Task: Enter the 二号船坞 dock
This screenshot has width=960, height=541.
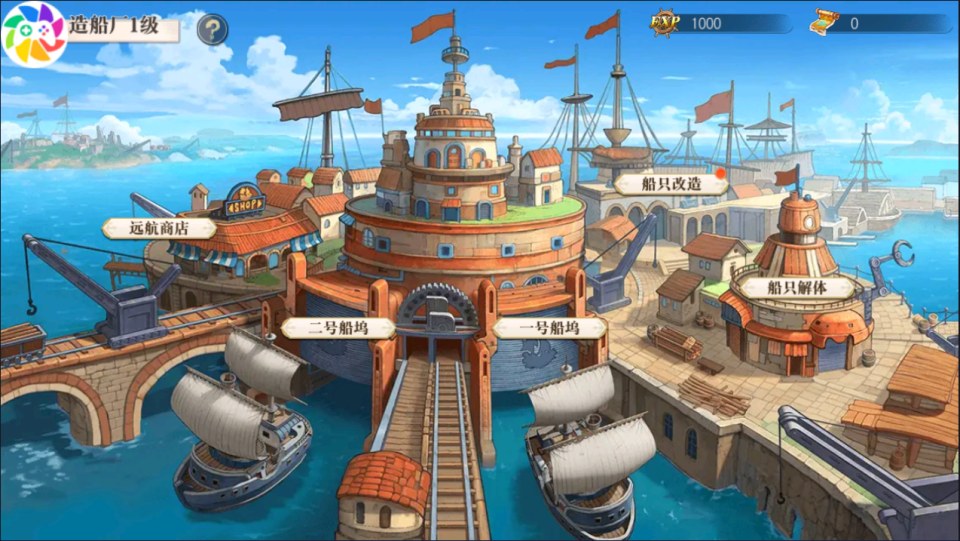Action: (337, 327)
